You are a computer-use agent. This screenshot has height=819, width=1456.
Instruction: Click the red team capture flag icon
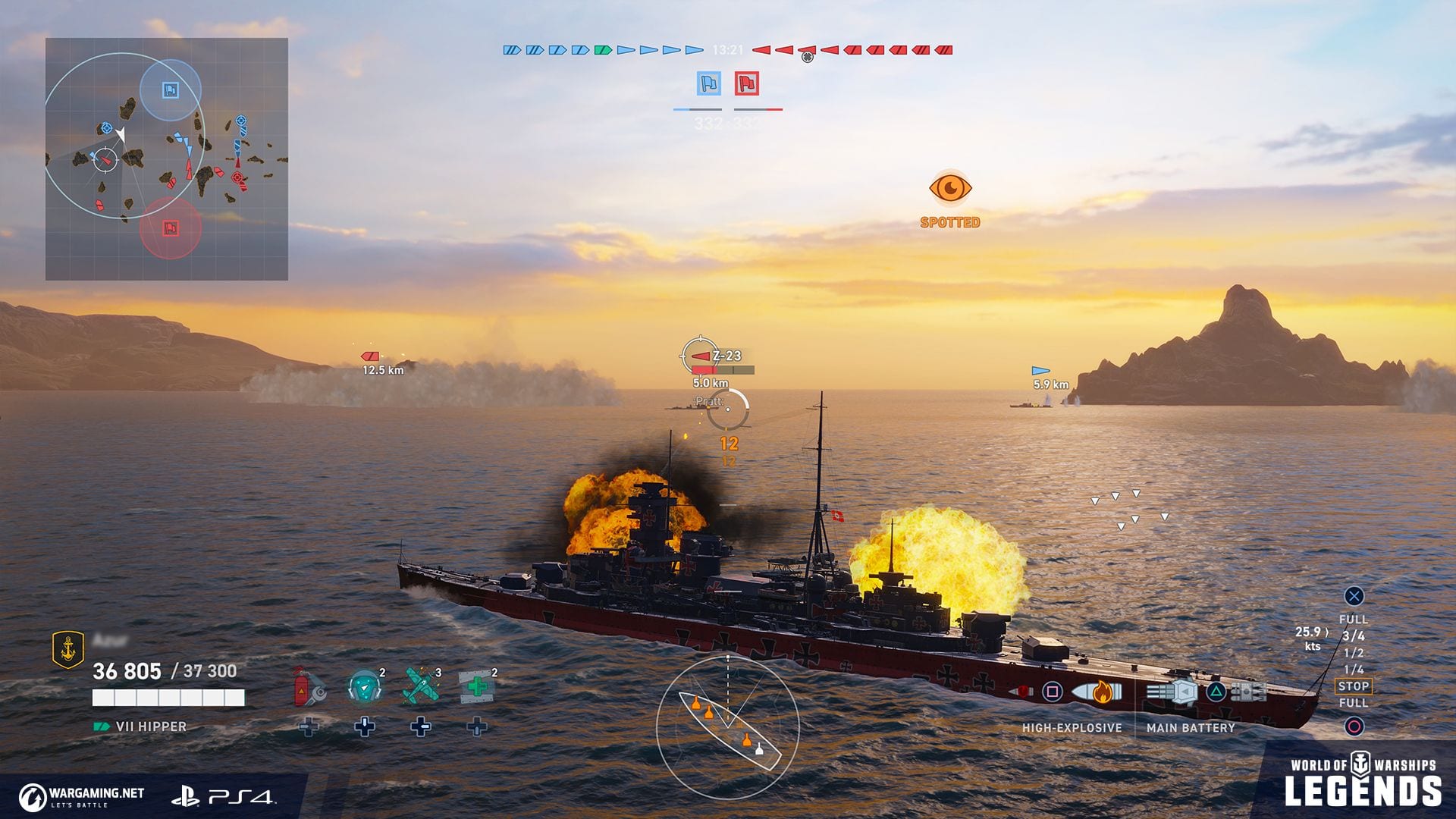pos(747,83)
